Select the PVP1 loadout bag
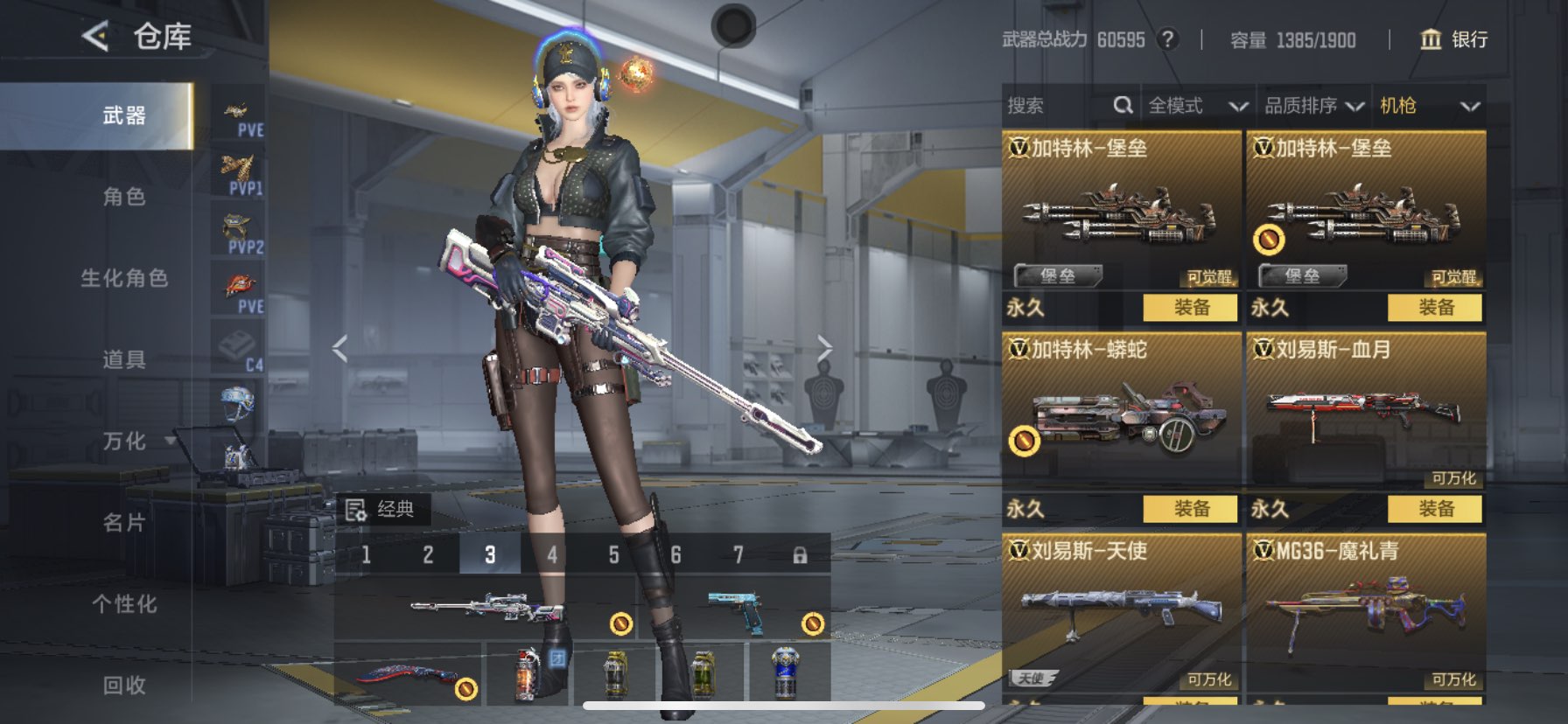This screenshot has height=724, width=1568. pyautogui.click(x=238, y=172)
